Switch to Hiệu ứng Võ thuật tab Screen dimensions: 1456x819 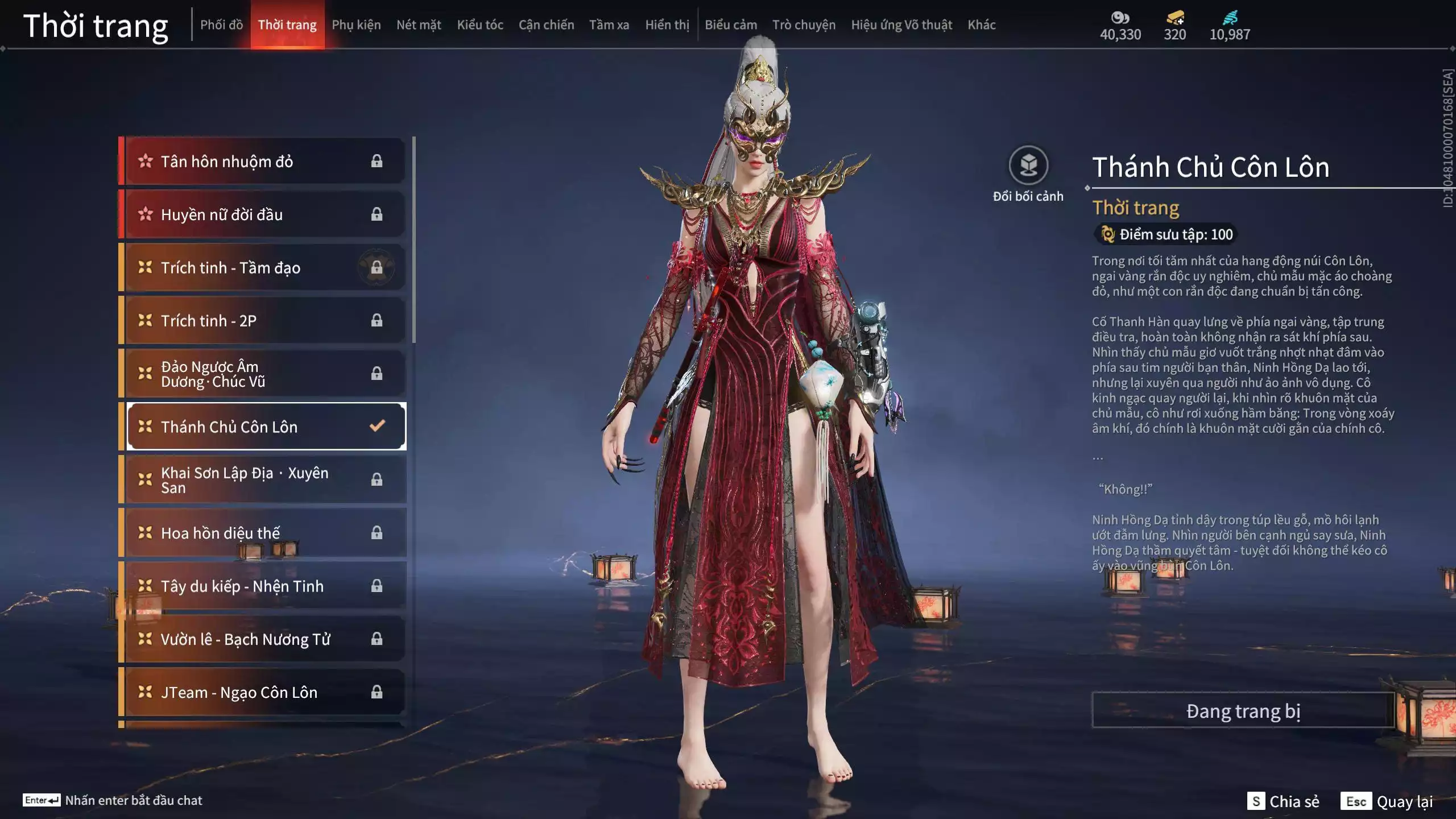pos(901,25)
